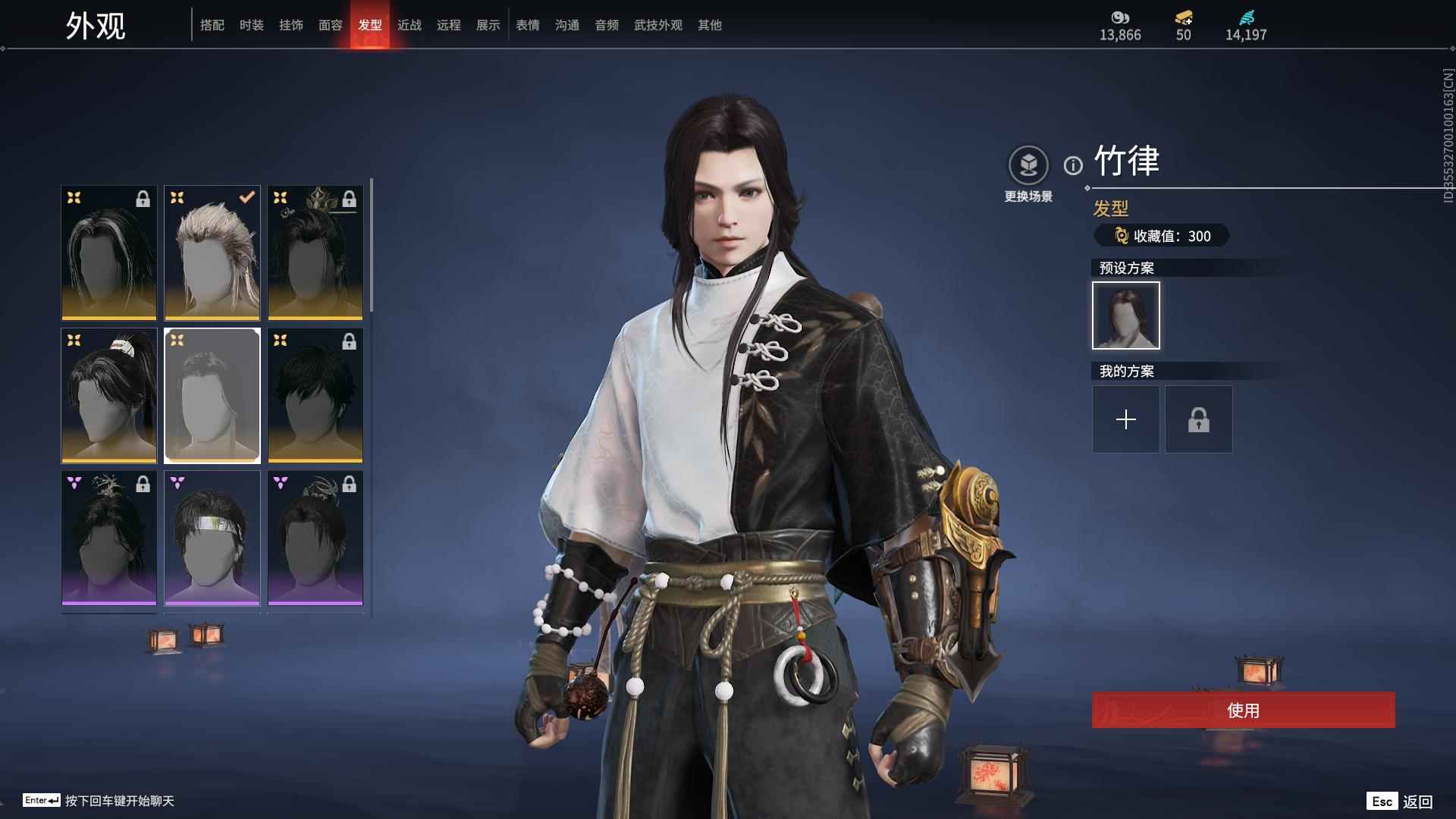Image resolution: width=1456 pixels, height=819 pixels.
Task: Select the 挂饰 tab
Action: click(x=291, y=25)
